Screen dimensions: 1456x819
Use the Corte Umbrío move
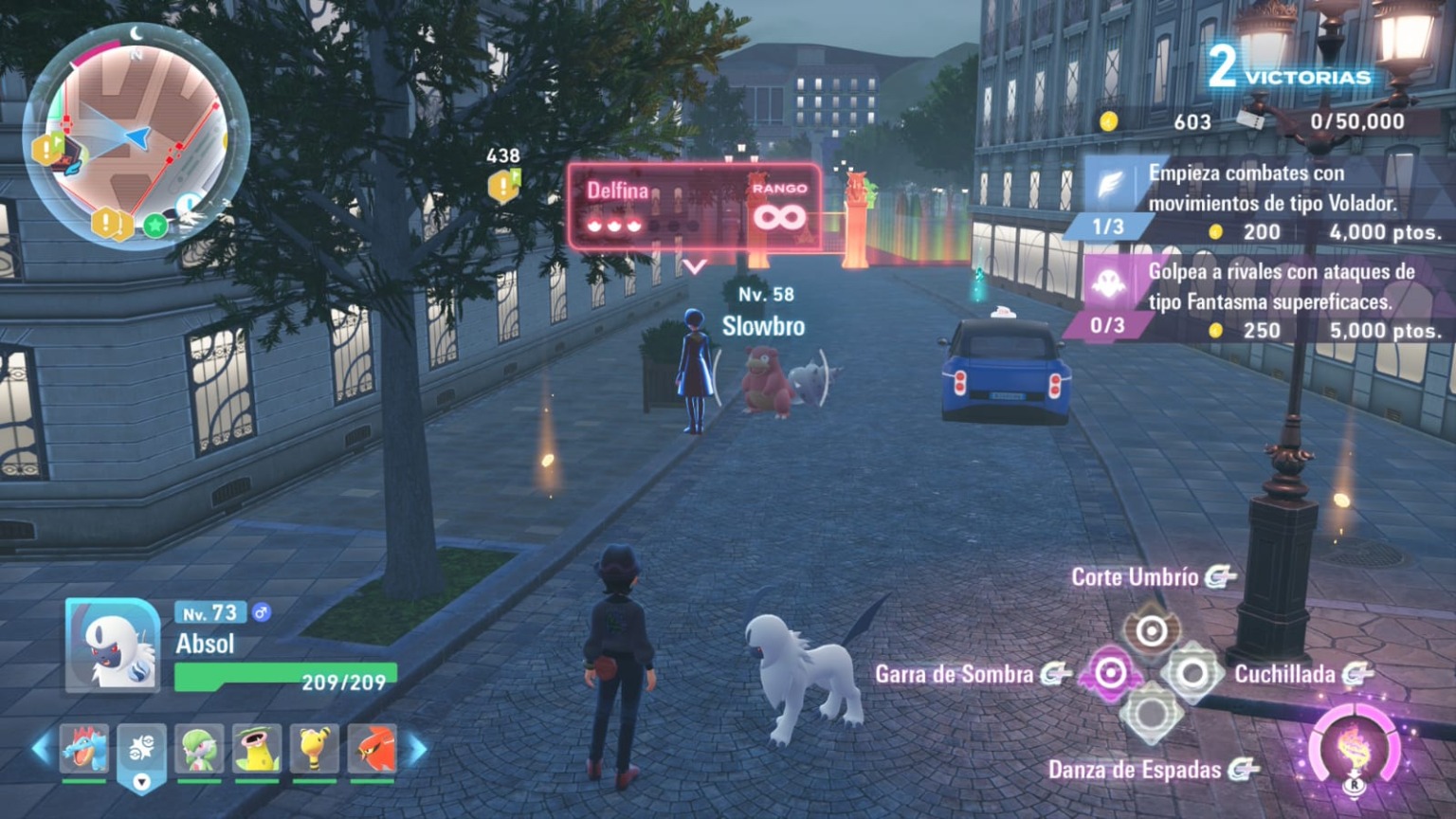point(1152,630)
